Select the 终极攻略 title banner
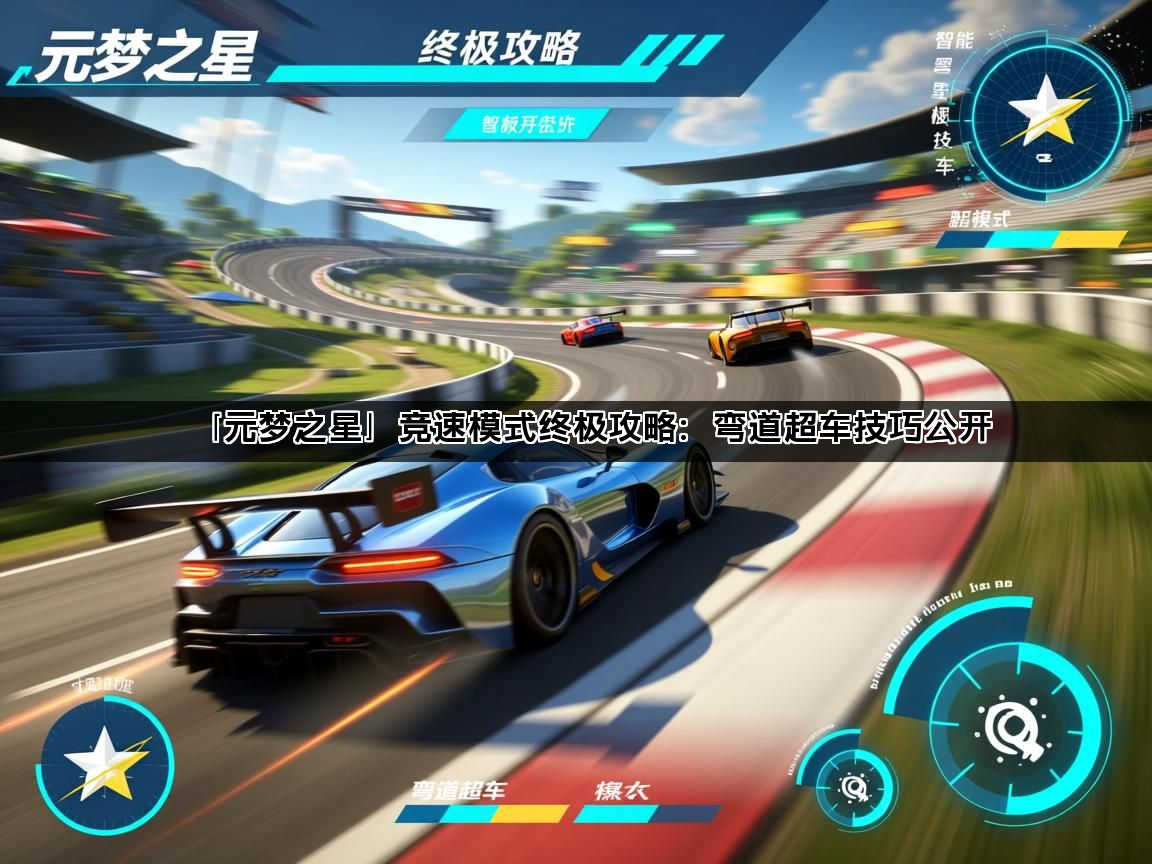The height and width of the screenshot is (864, 1152). pos(499,47)
